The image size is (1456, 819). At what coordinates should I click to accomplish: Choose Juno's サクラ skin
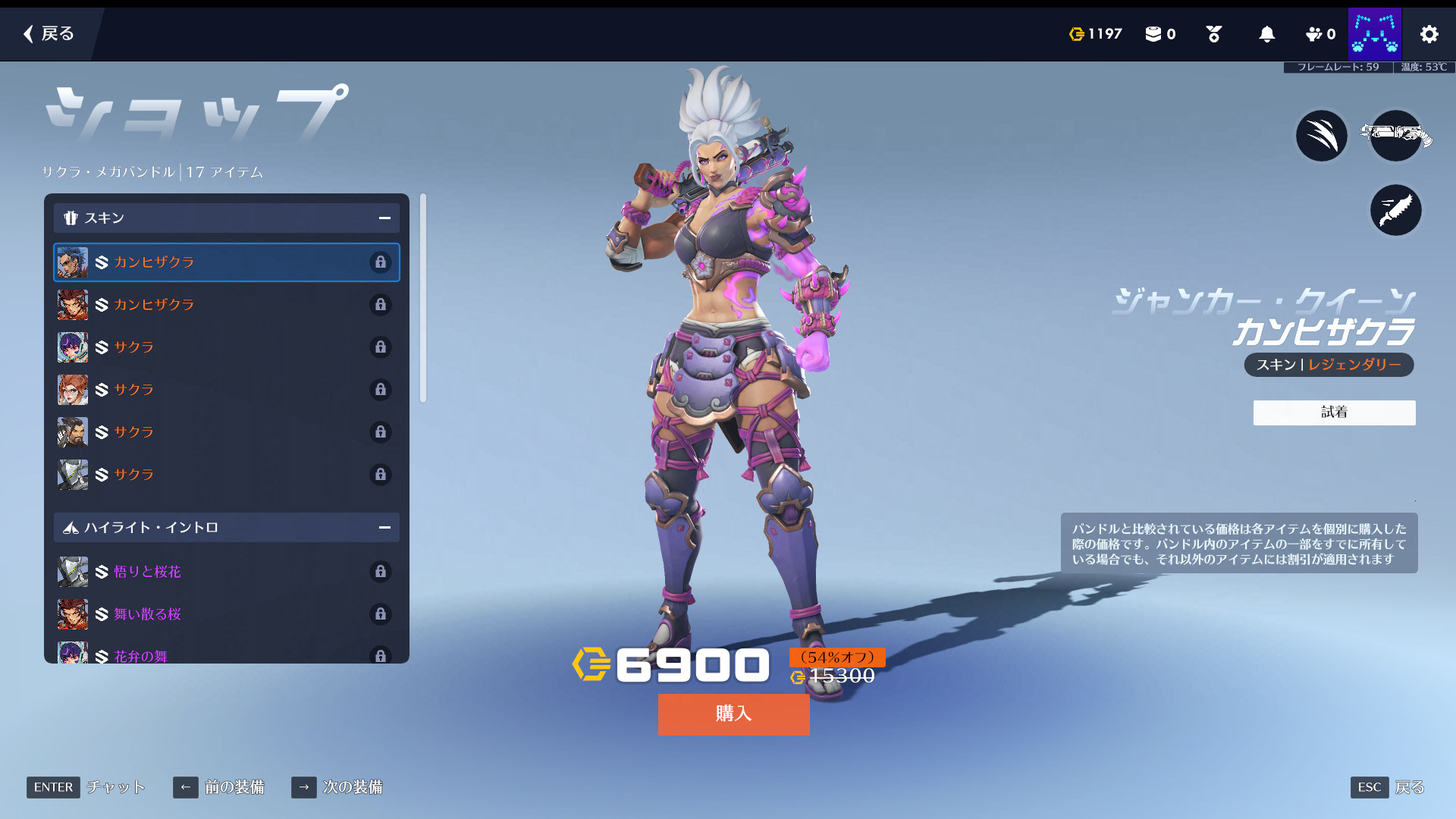(226, 347)
